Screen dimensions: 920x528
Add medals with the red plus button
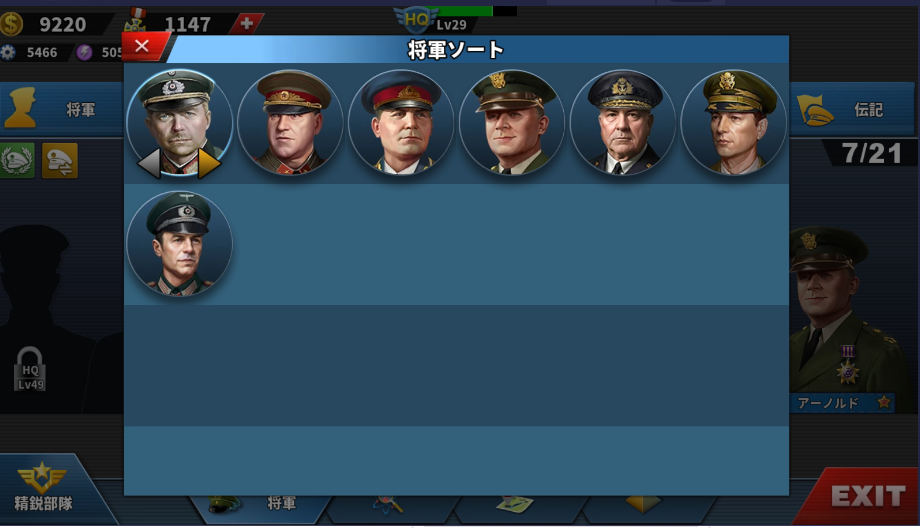pos(247,23)
